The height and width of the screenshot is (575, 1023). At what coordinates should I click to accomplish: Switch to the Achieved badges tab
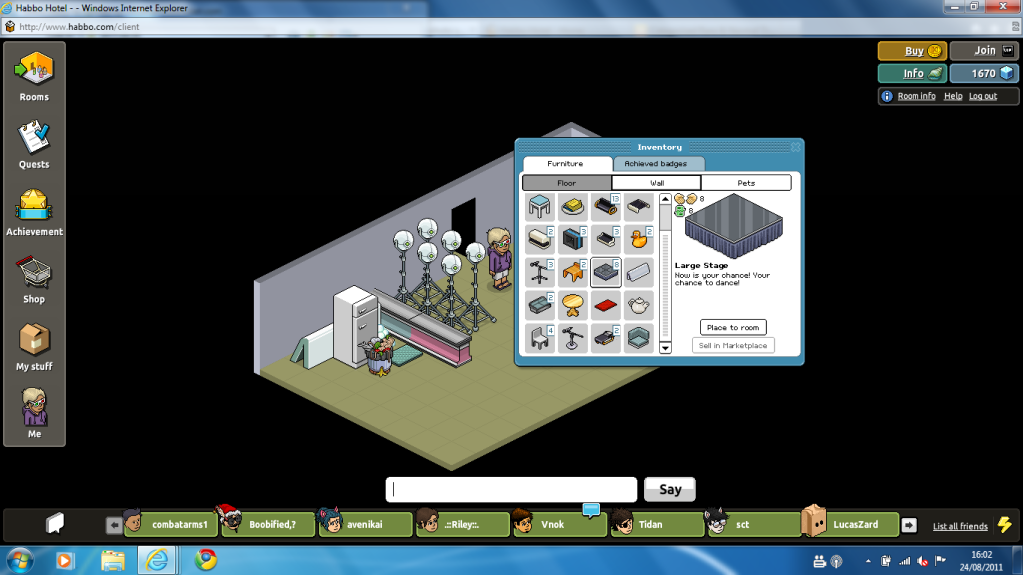tap(657, 164)
